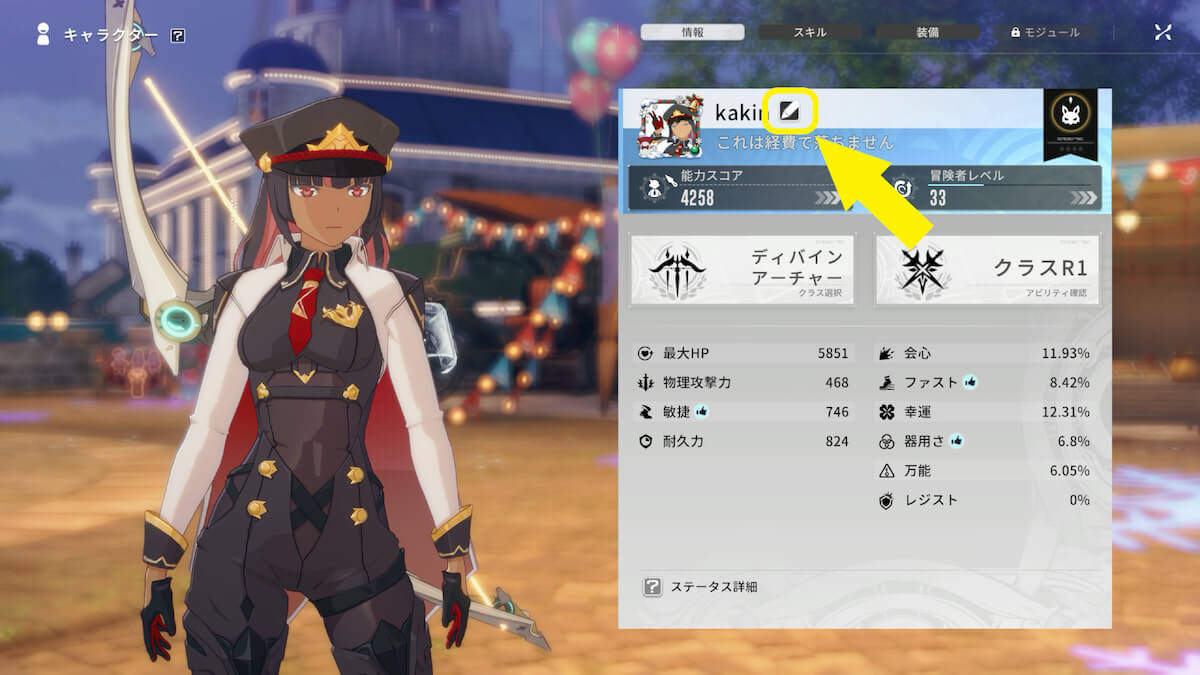This screenshot has height=675, width=1200.
Task: Select the rabbit emblem badge
Action: 1069,118
